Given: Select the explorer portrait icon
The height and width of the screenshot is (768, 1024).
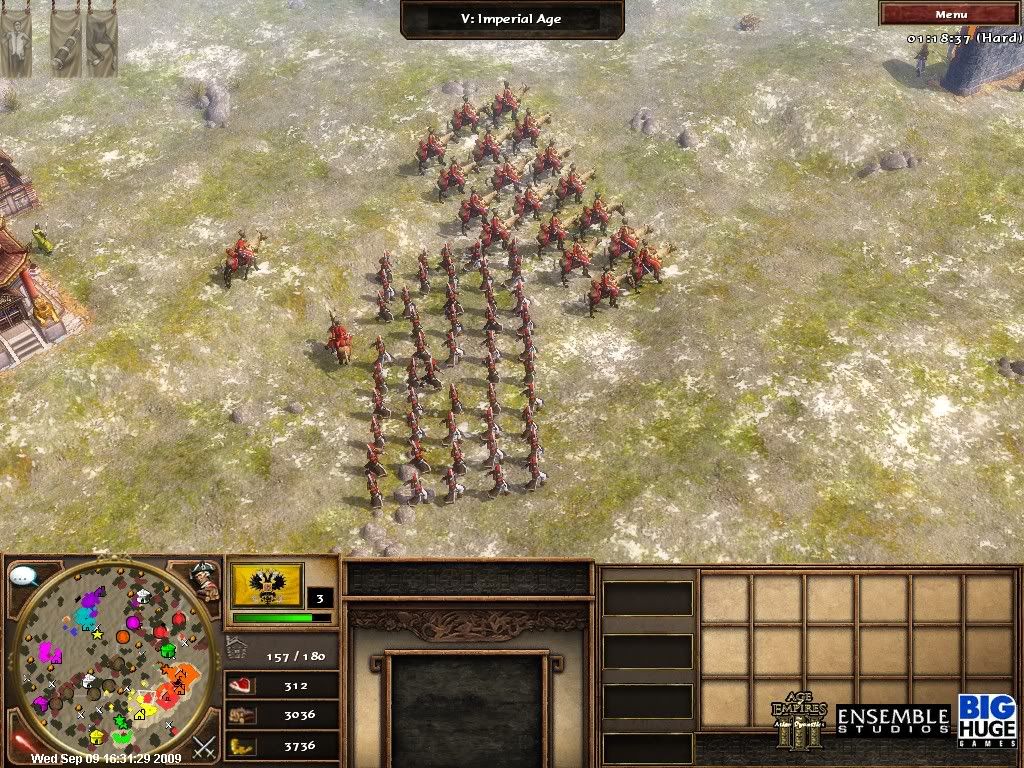Looking at the screenshot, I should click(206, 580).
